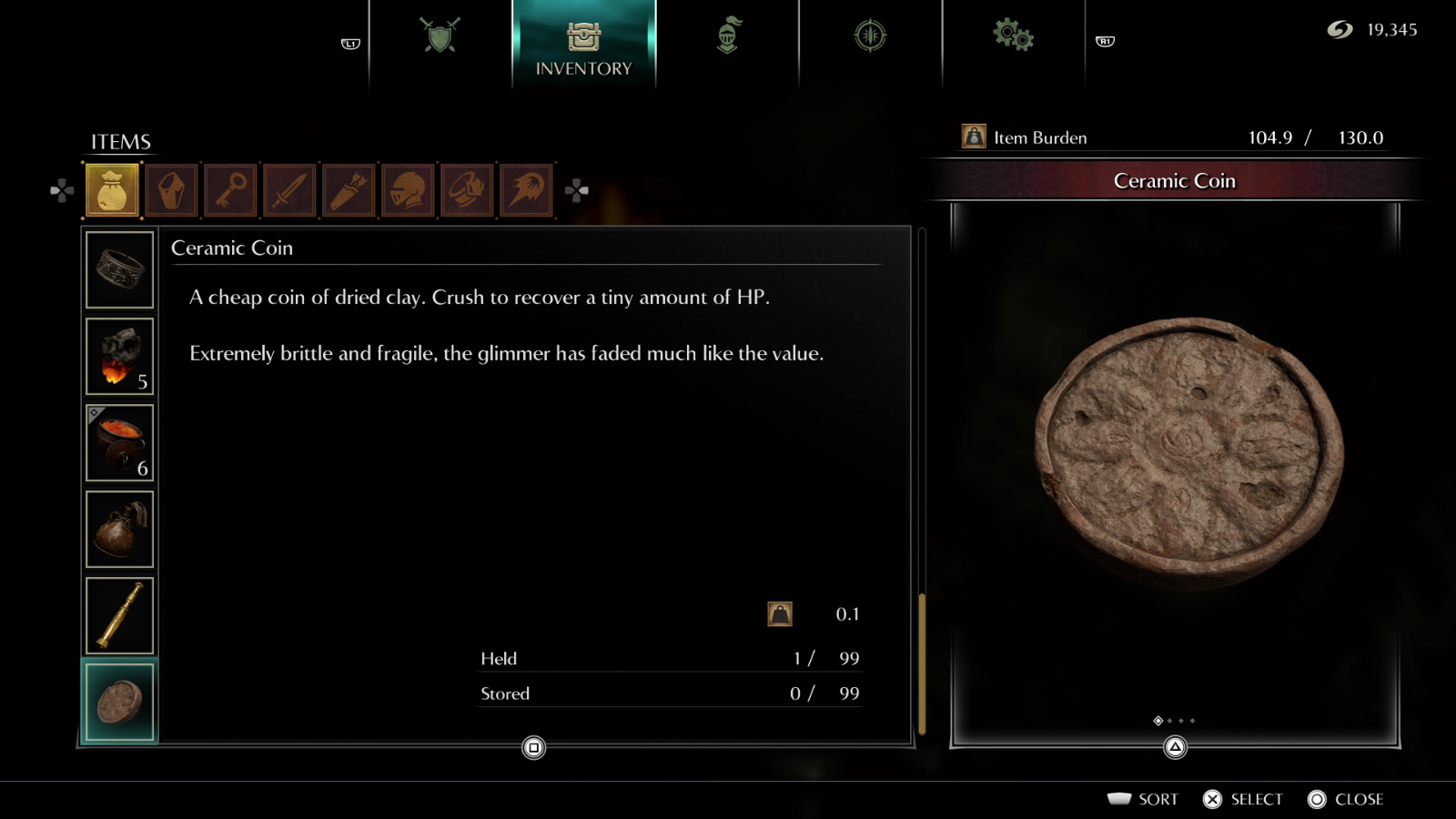This screenshot has height=819, width=1456.
Task: Open the Inventory chest tab icon
Action: 583,36
